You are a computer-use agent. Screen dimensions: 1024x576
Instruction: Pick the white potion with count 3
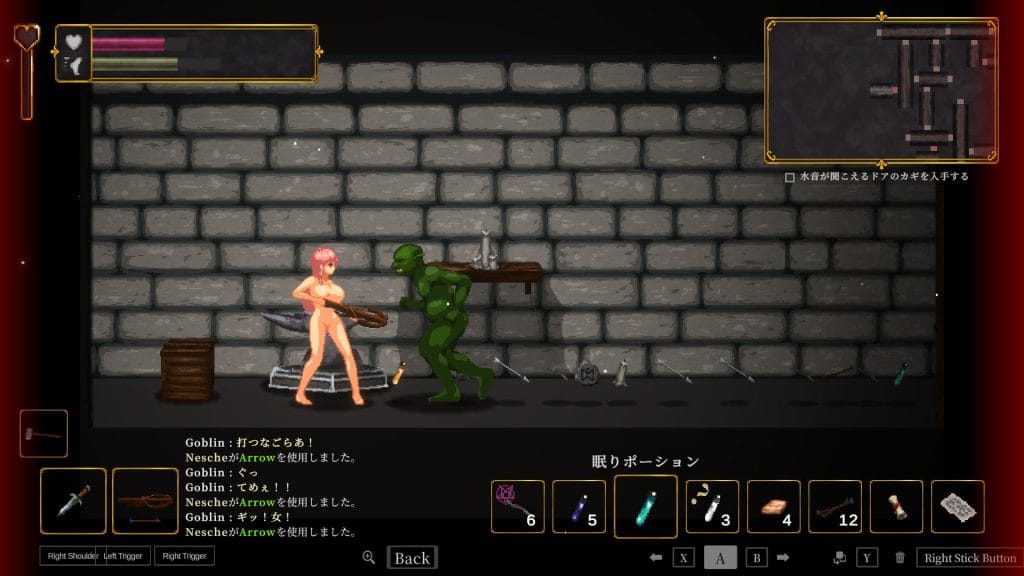[712, 507]
